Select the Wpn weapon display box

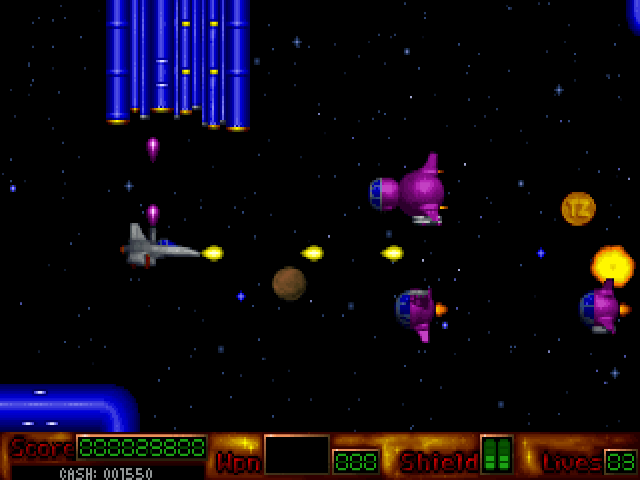click(x=297, y=455)
